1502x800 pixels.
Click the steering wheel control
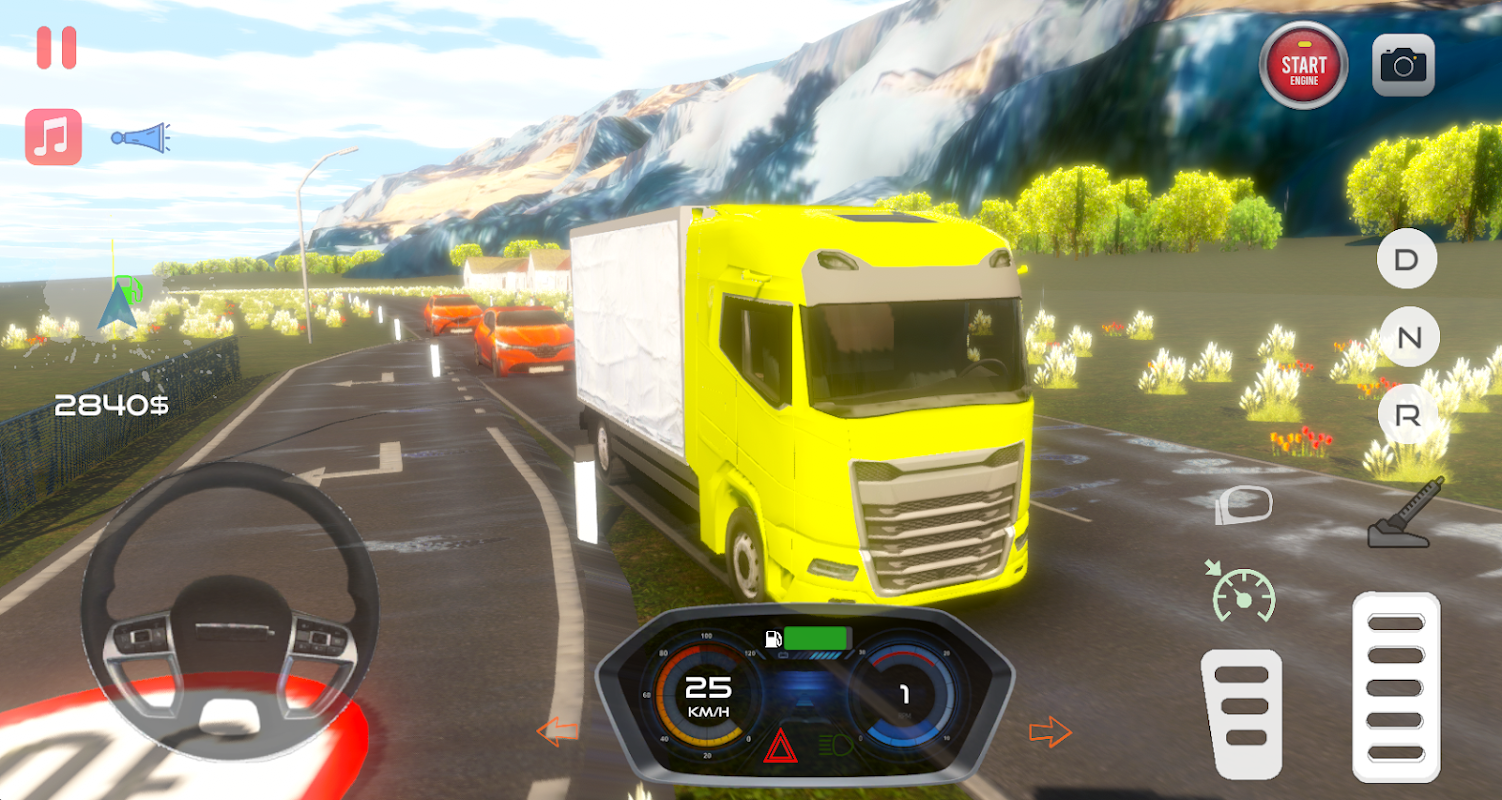229,610
